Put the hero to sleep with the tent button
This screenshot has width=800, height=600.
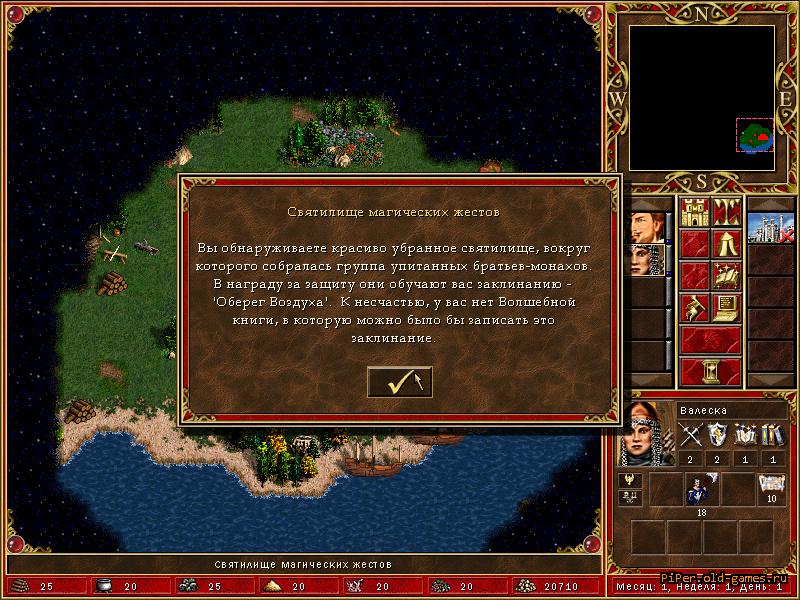727,243
